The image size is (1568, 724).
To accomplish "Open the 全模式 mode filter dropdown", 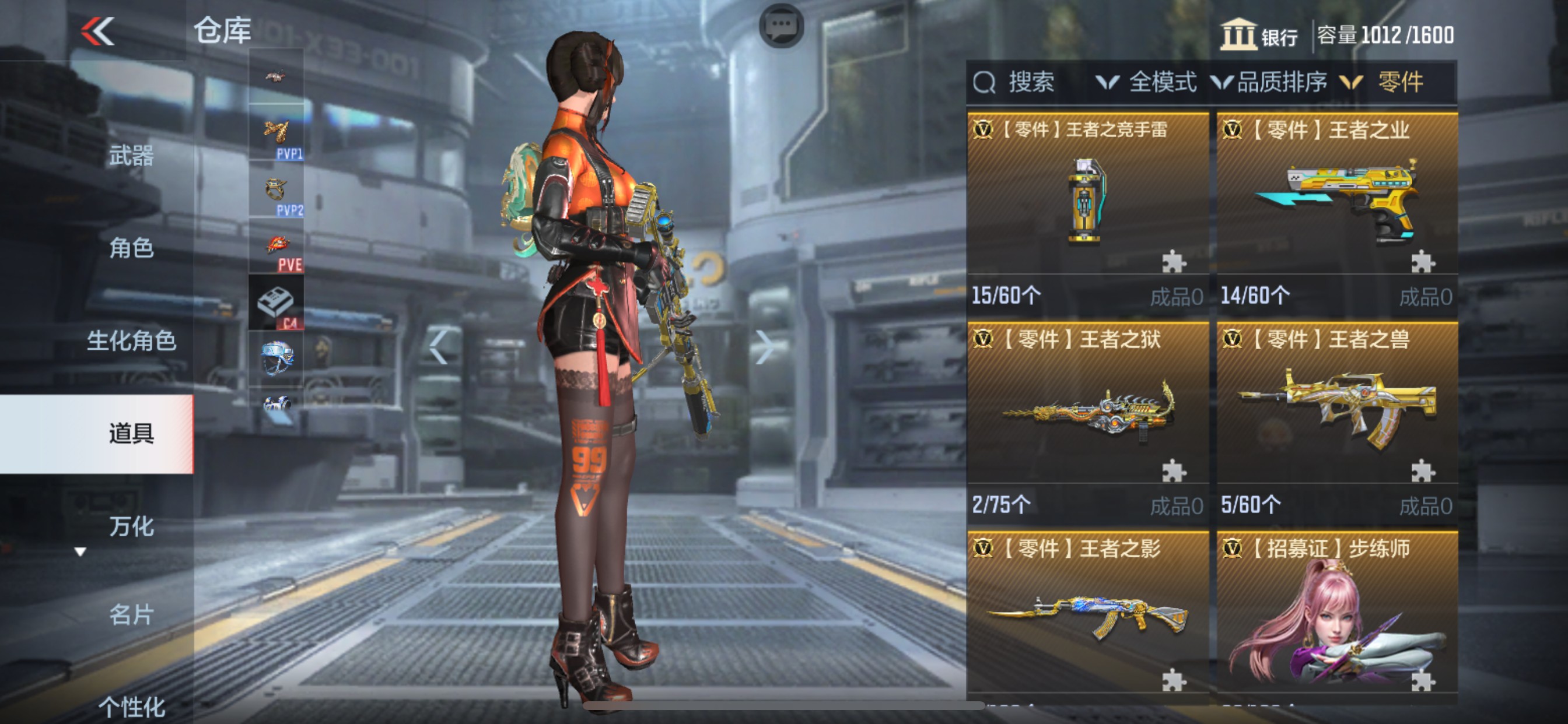I will 1146,82.
